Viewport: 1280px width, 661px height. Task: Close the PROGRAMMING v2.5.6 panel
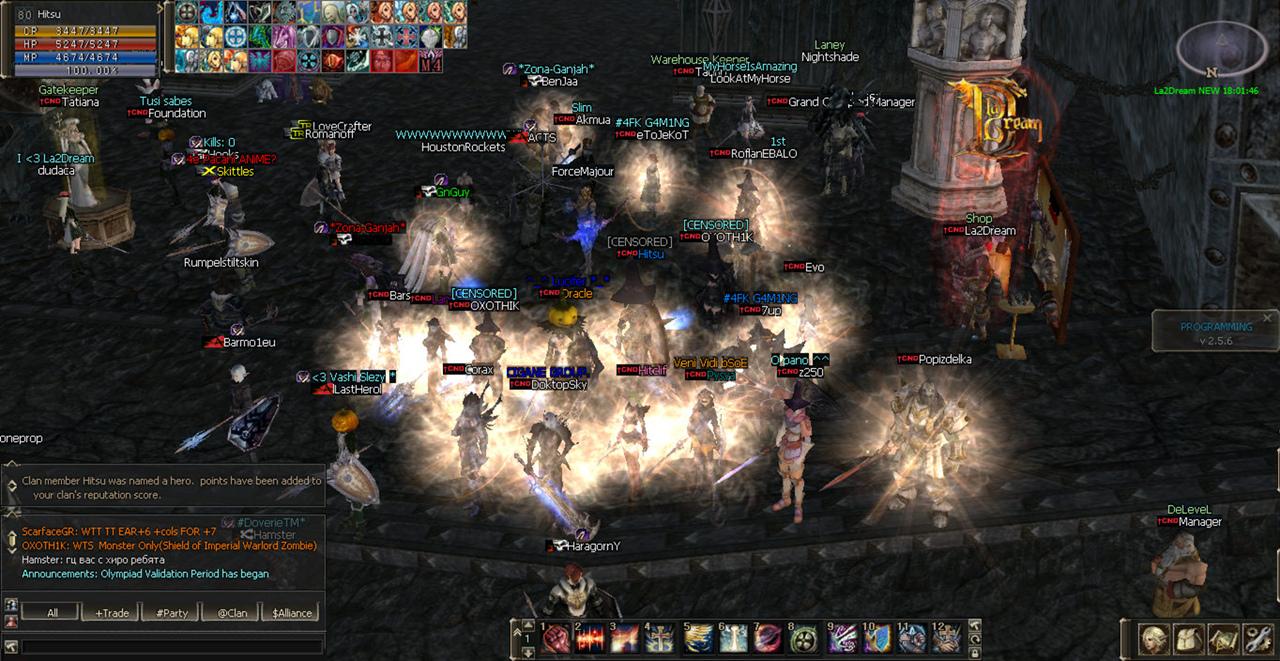tap(1267, 318)
